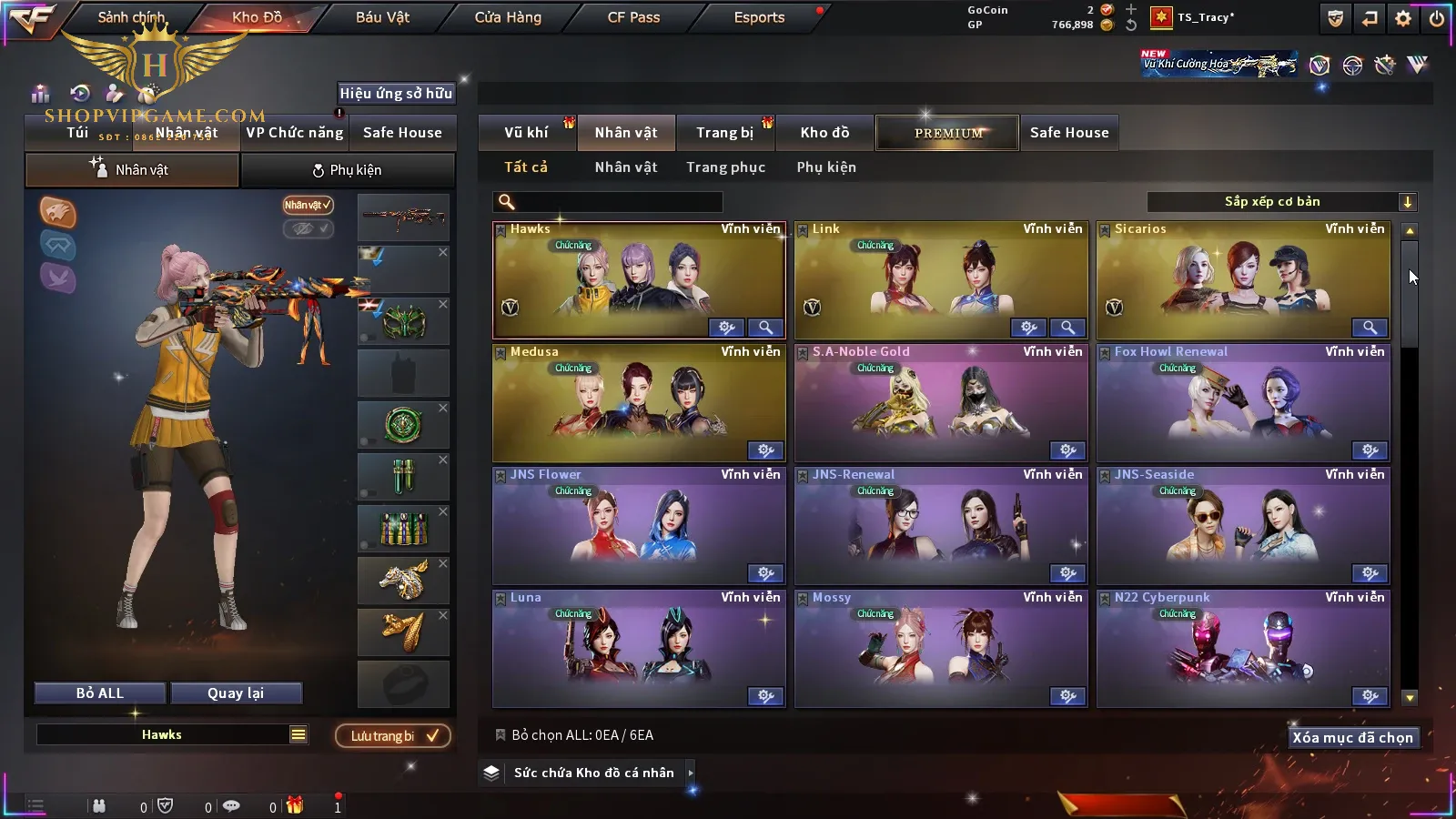Screen dimensions: 1456x819
Task: Open the Sắp xếp cơ bản sort dropdown
Action: pyautogui.click(x=1281, y=202)
